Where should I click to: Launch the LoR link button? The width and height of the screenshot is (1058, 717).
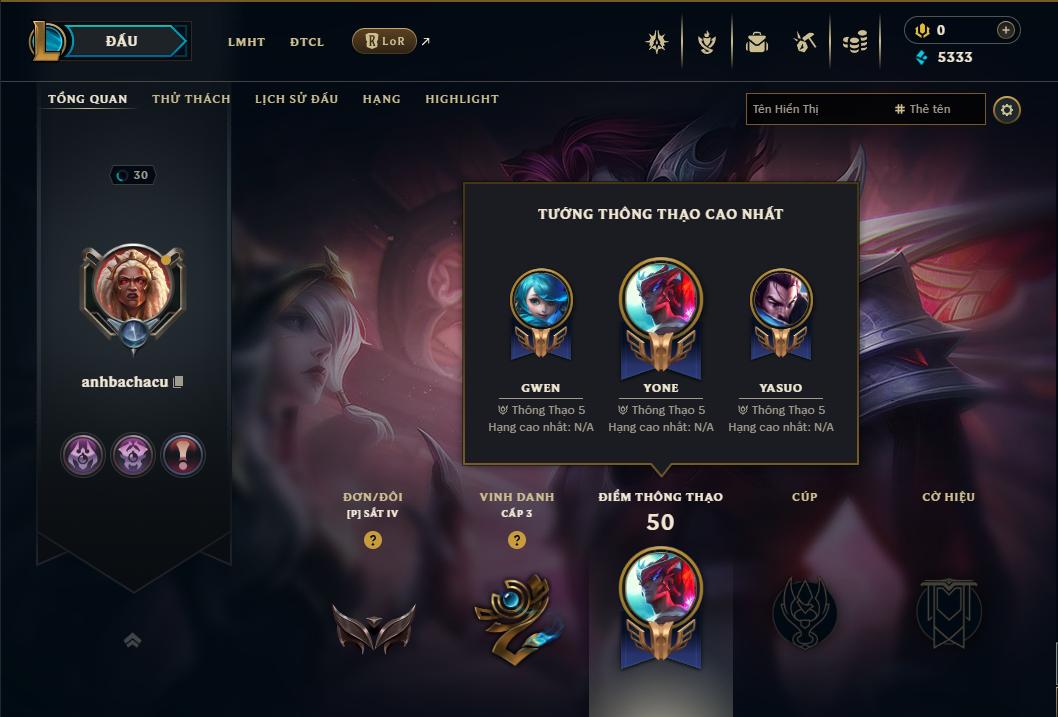click(x=385, y=41)
